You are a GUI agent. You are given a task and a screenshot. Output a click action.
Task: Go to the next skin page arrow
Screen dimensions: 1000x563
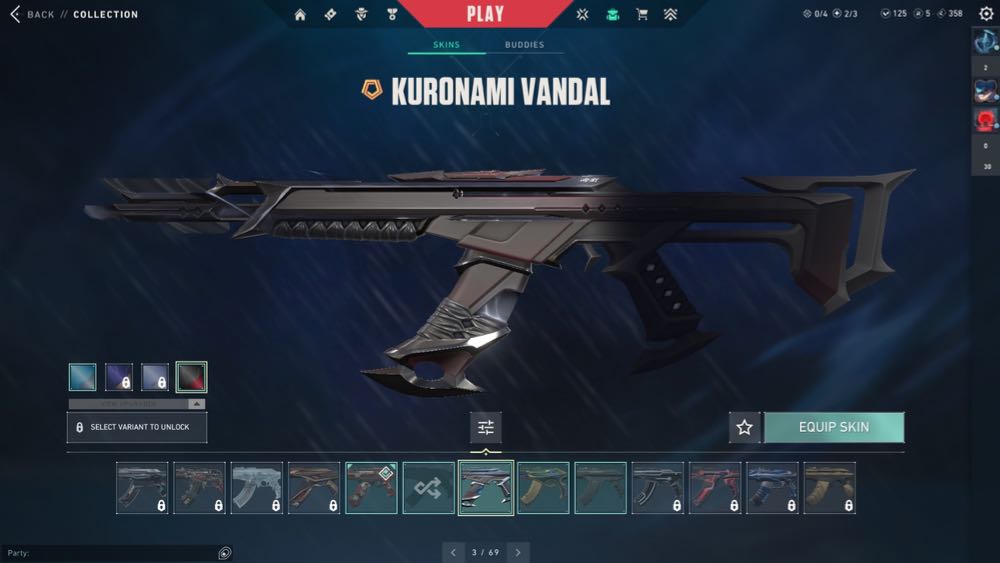[517, 552]
